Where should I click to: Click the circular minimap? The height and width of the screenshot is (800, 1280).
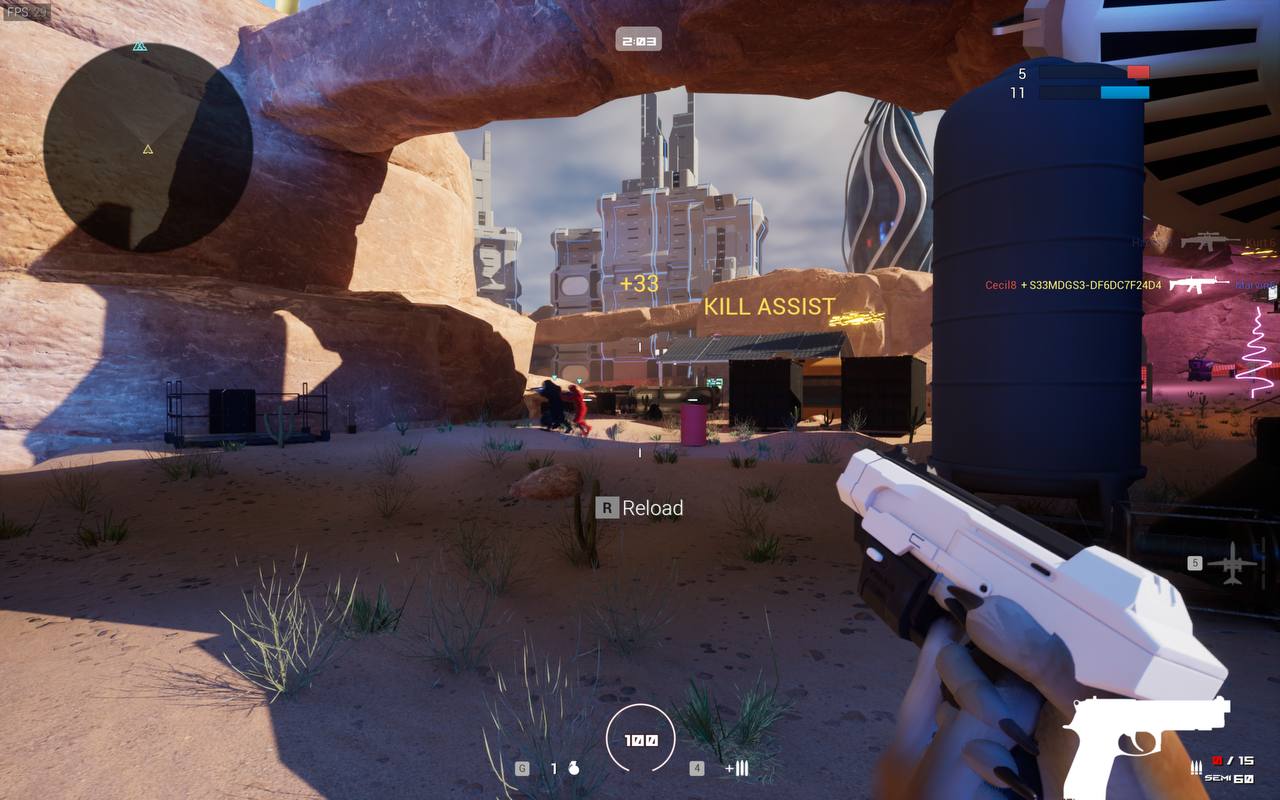pos(148,147)
